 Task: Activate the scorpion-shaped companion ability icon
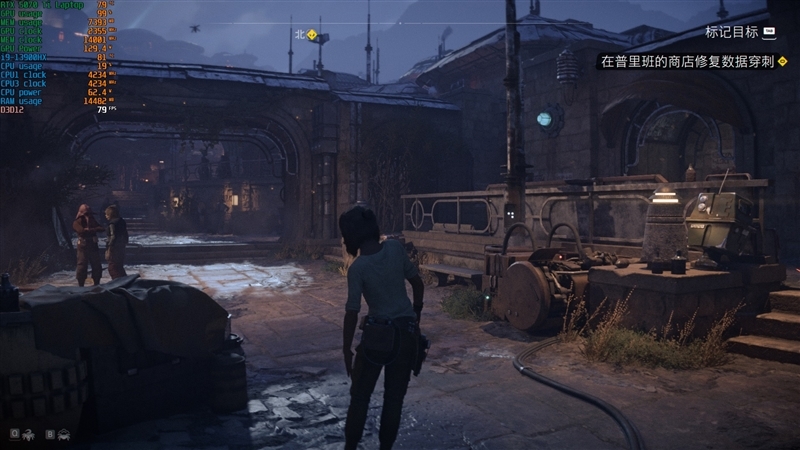29,435
